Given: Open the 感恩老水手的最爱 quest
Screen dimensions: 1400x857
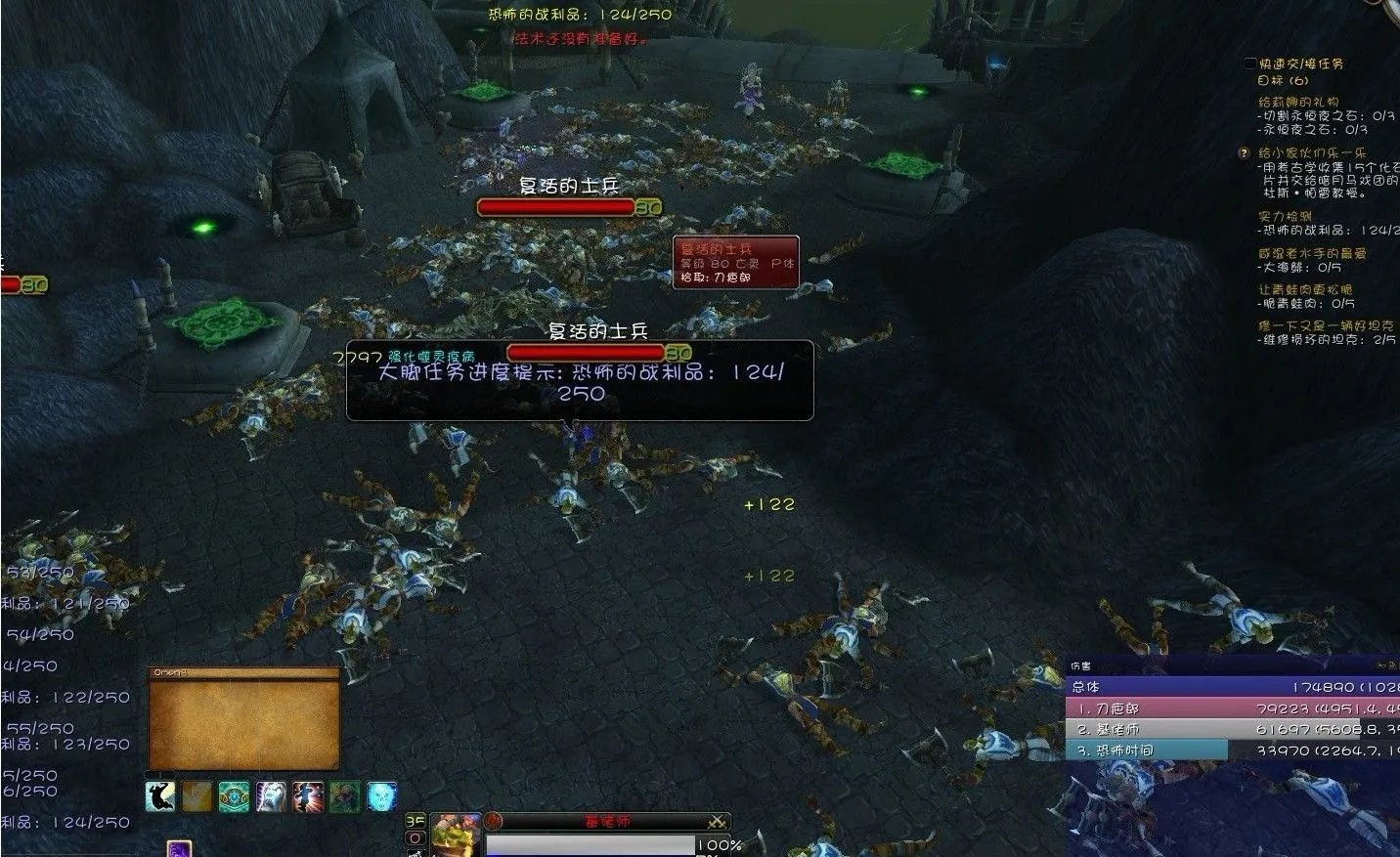Looking at the screenshot, I should (1312, 253).
